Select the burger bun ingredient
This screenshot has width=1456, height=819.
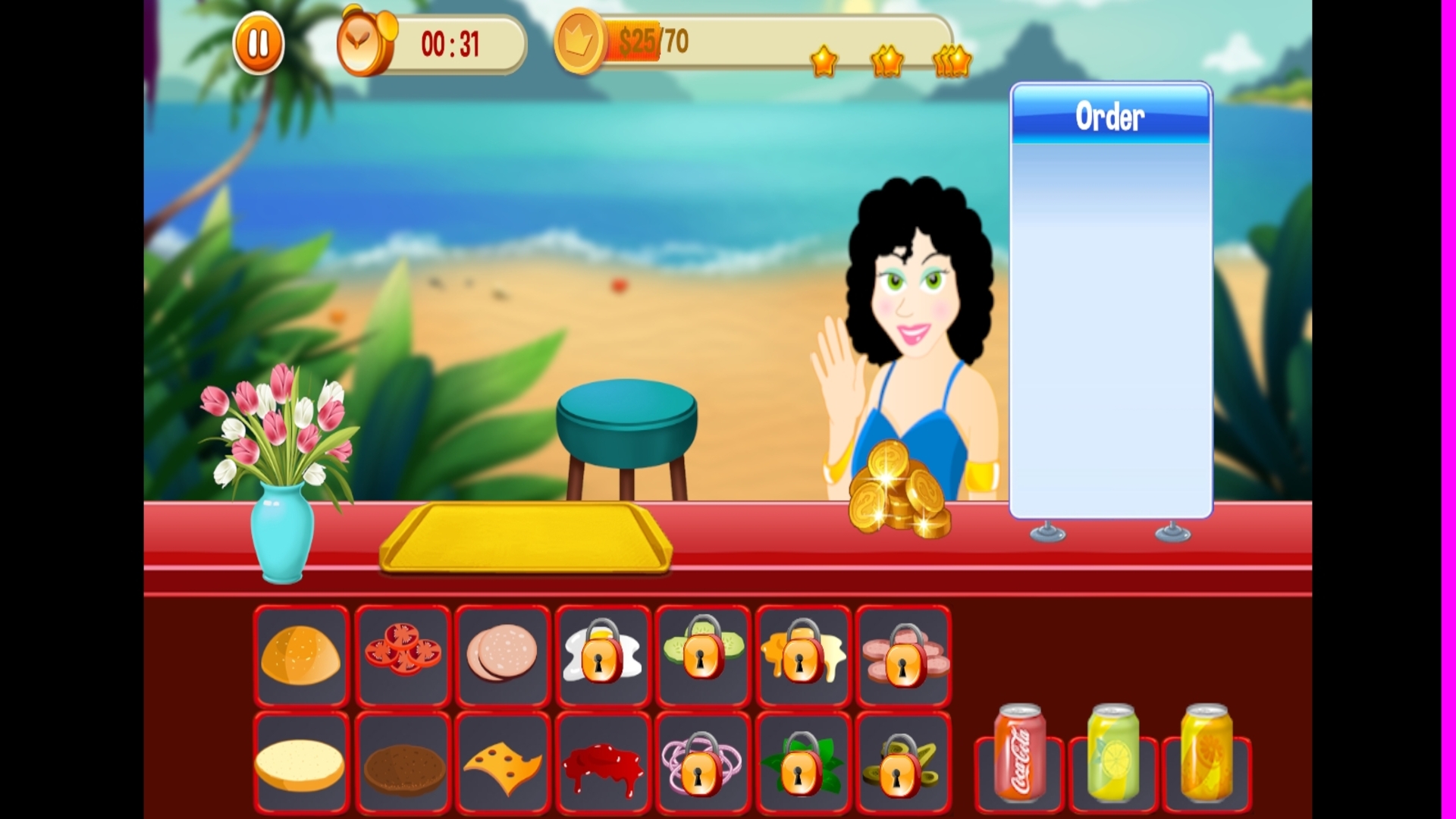point(302,657)
